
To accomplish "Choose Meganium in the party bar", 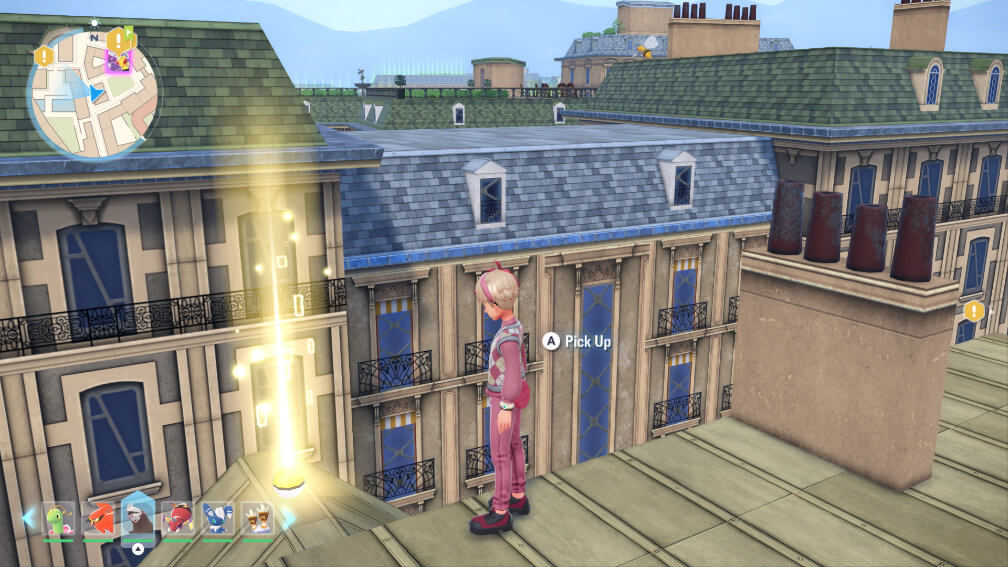I will click(x=59, y=519).
